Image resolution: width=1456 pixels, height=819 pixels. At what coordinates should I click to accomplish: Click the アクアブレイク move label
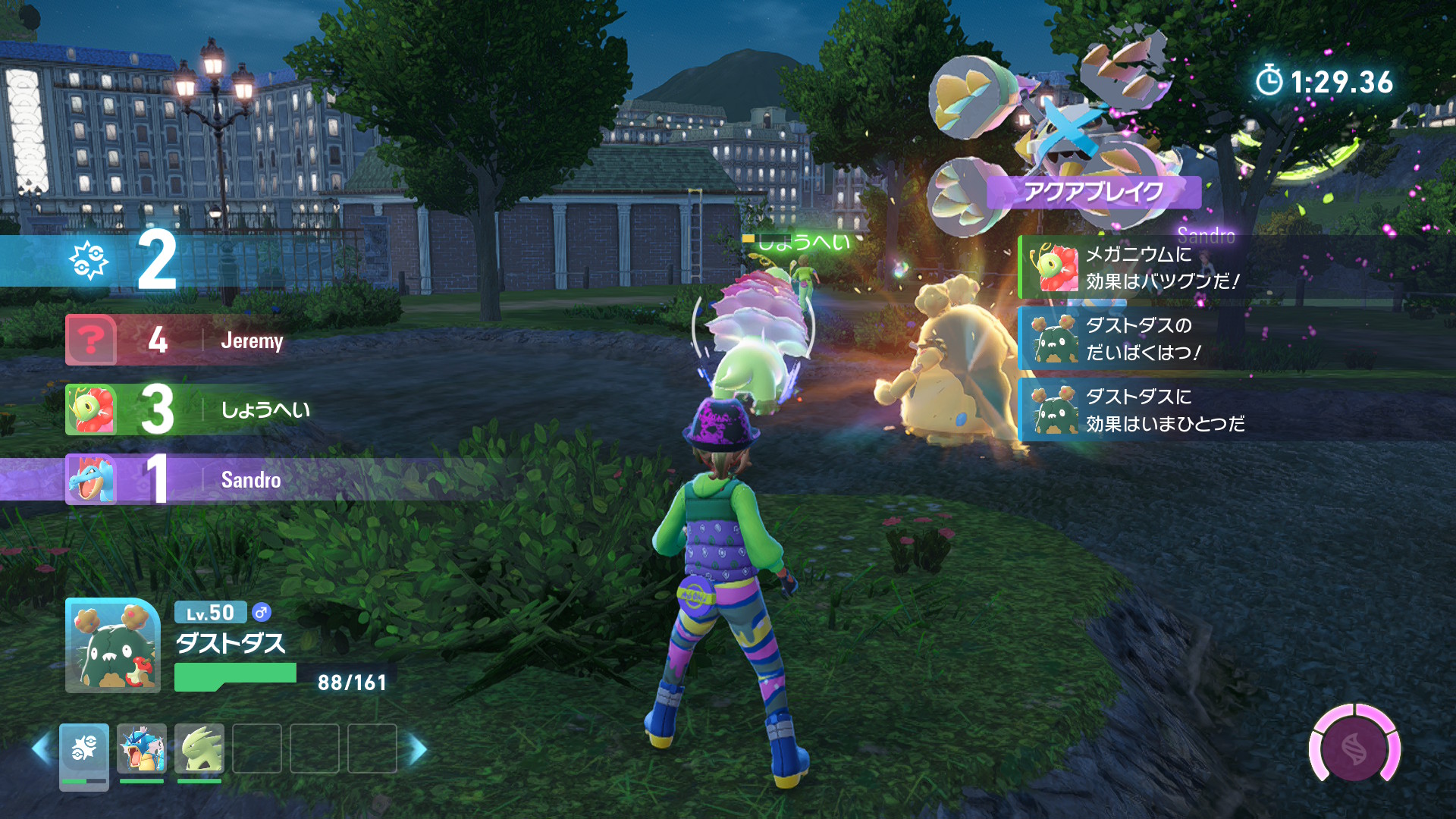[x=1094, y=192]
